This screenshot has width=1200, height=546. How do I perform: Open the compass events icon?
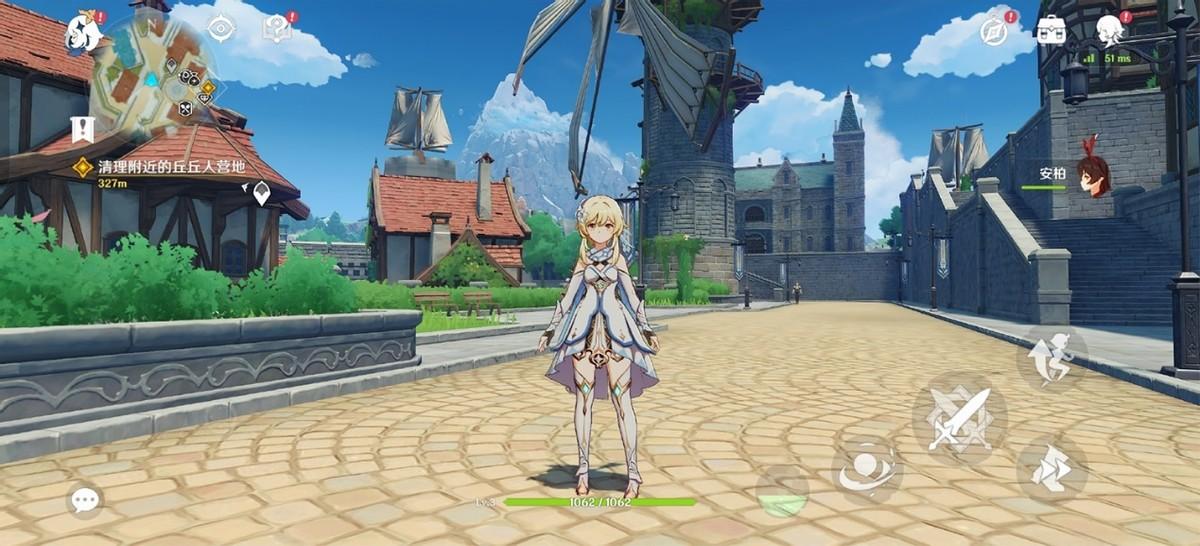pos(994,30)
